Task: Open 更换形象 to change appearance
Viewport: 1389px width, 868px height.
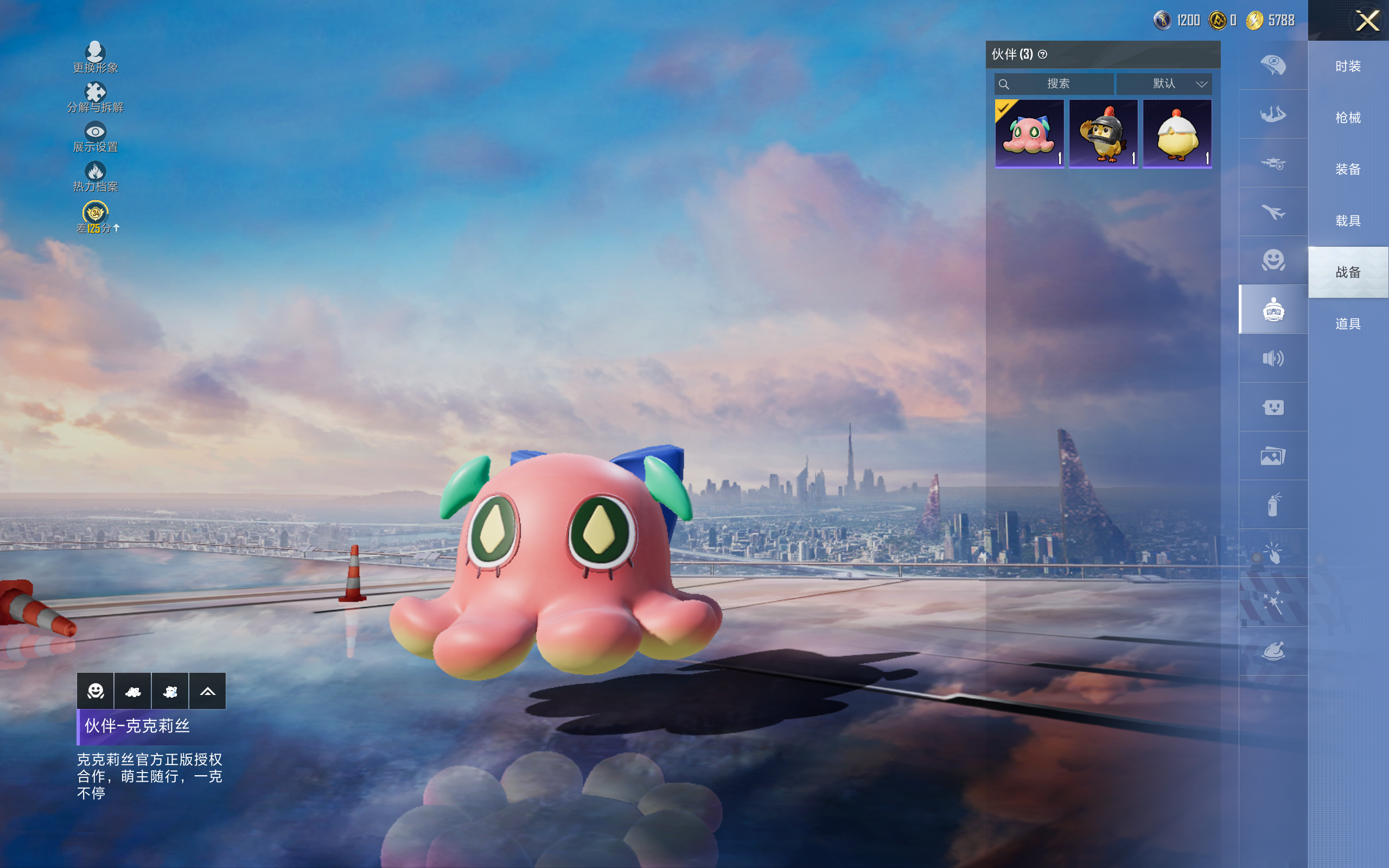Action: (95, 58)
